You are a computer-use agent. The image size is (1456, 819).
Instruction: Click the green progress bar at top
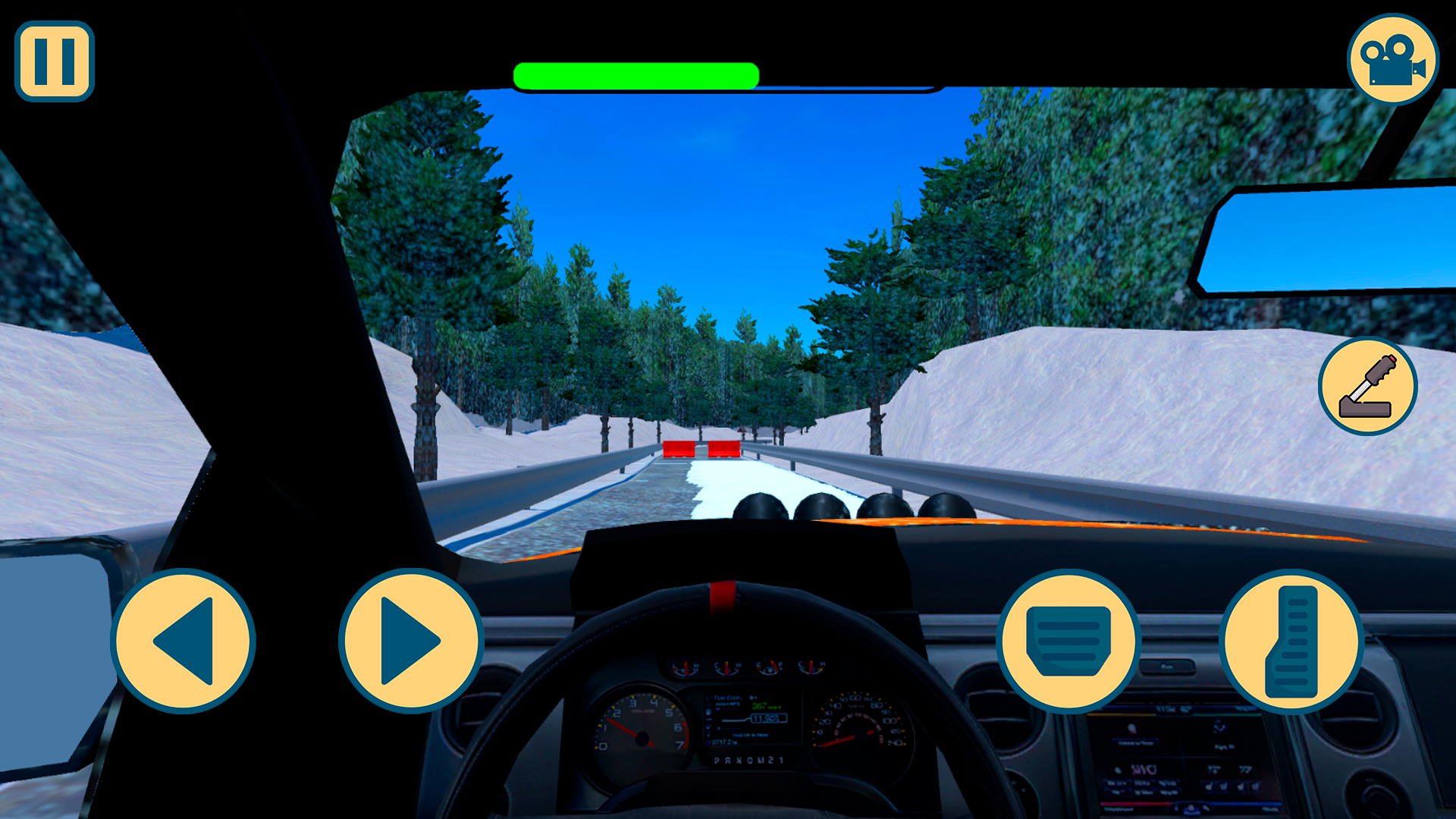(x=635, y=74)
